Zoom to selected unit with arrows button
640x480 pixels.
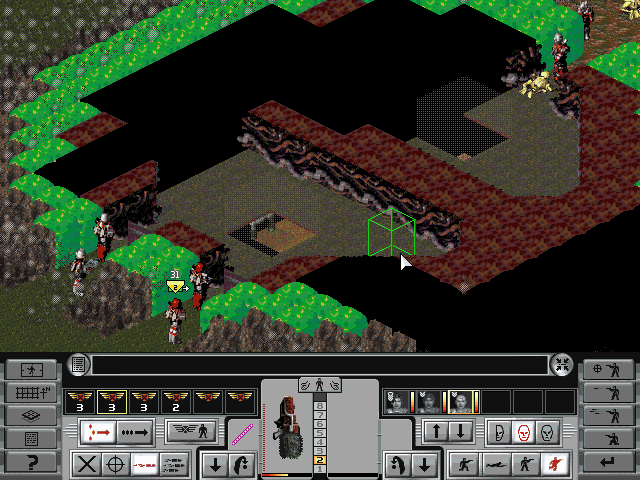tap(561, 365)
